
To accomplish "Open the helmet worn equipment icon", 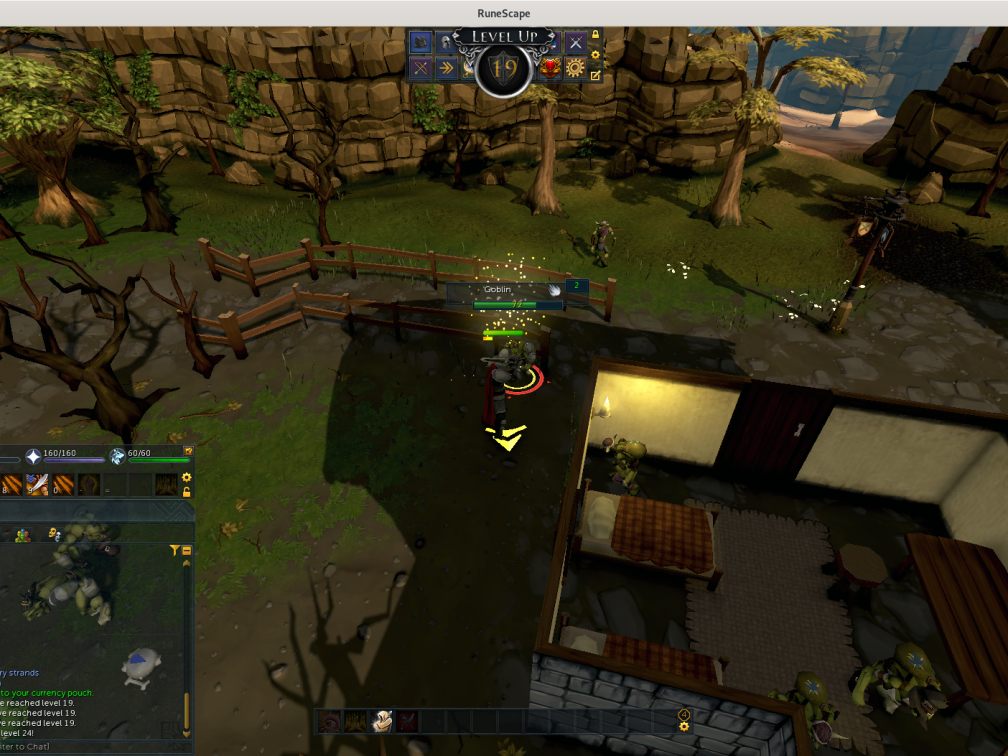I will (445, 42).
